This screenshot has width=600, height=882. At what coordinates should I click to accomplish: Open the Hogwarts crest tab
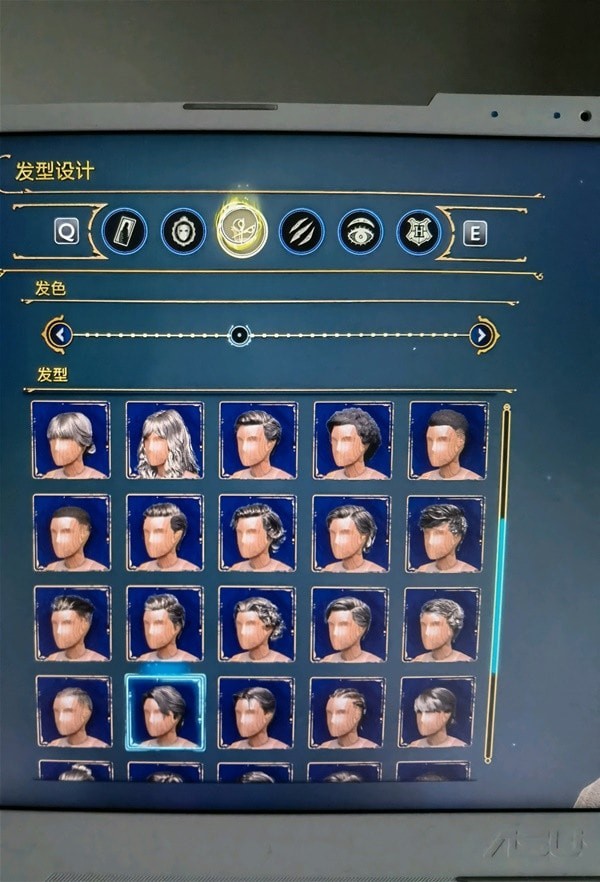pos(418,231)
